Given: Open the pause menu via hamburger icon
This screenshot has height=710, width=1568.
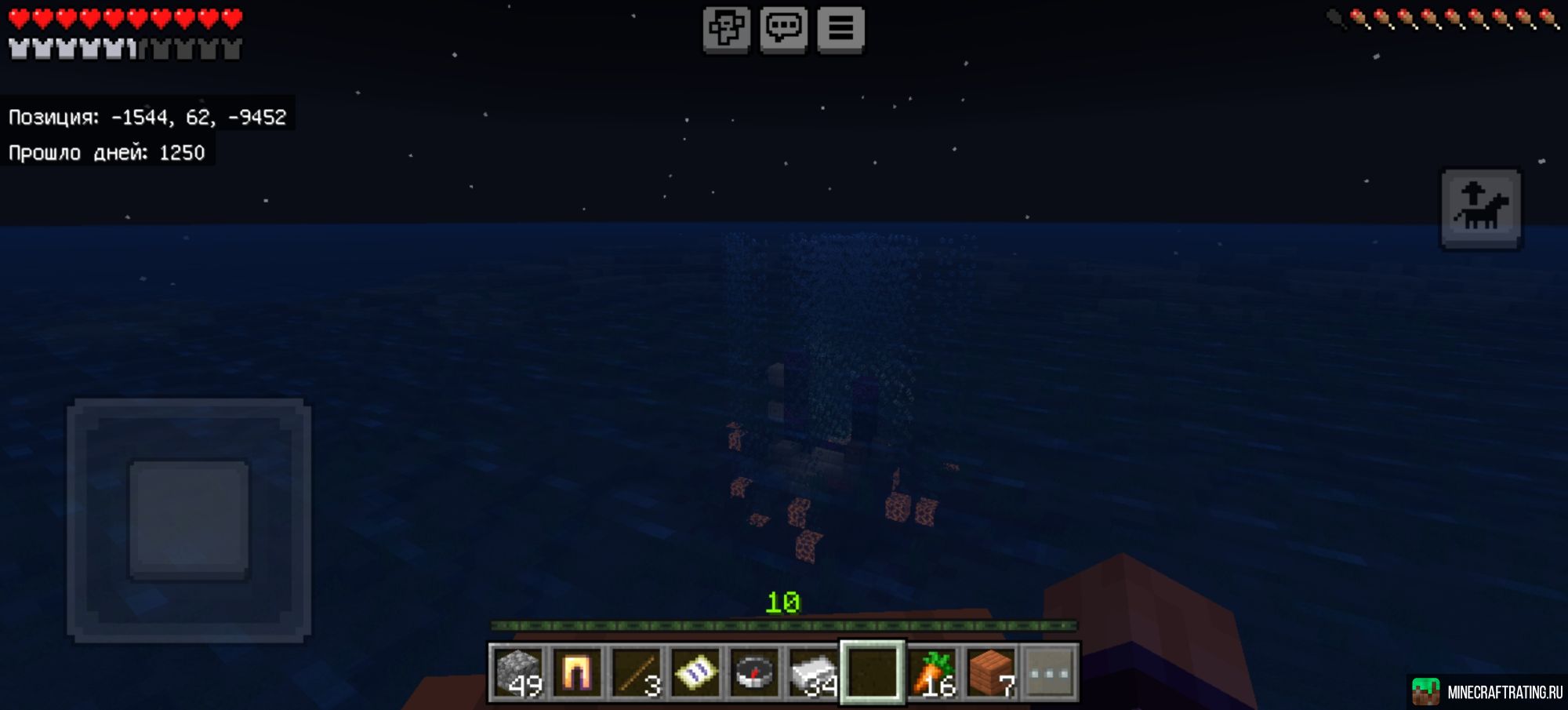Looking at the screenshot, I should (x=841, y=30).
